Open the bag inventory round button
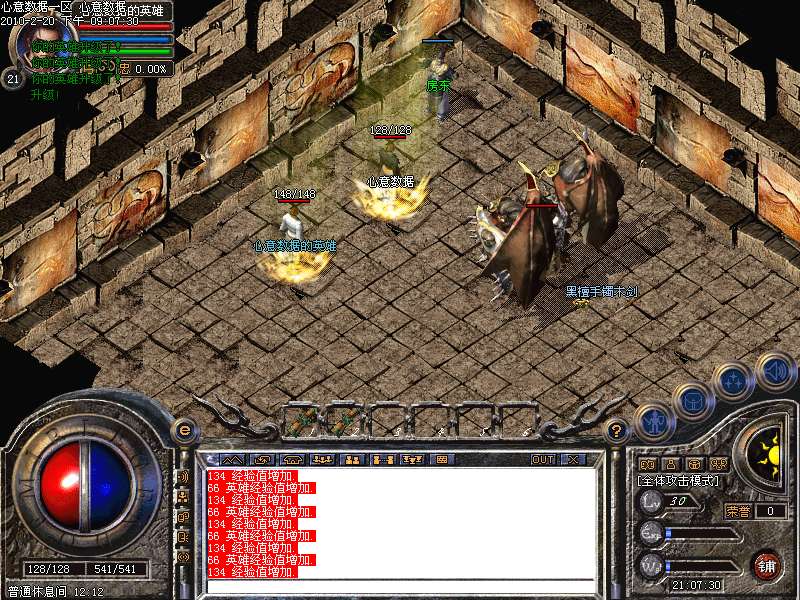The width and height of the screenshot is (800, 600). pyautogui.click(x=693, y=401)
